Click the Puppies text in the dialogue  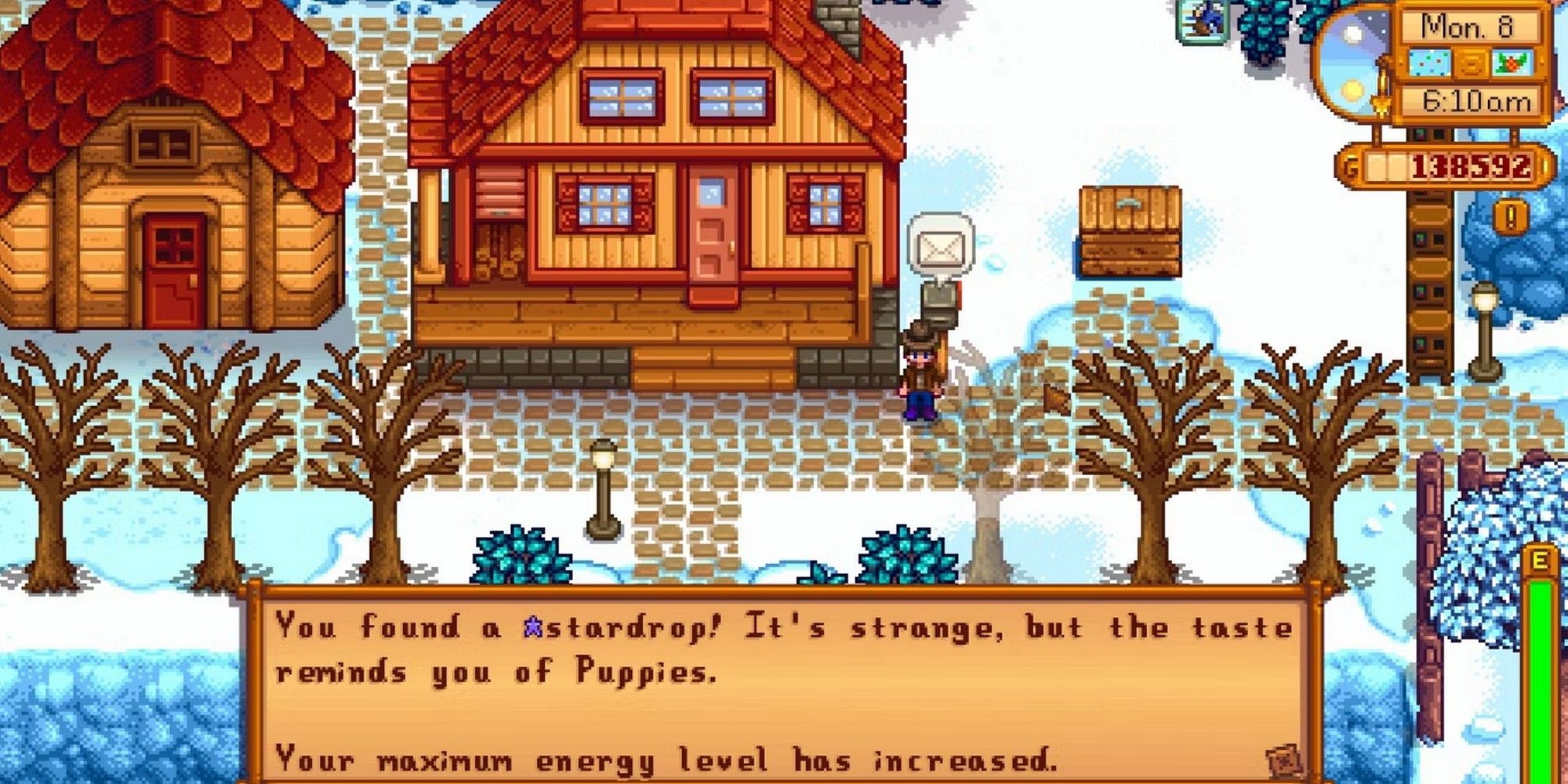[641, 670]
